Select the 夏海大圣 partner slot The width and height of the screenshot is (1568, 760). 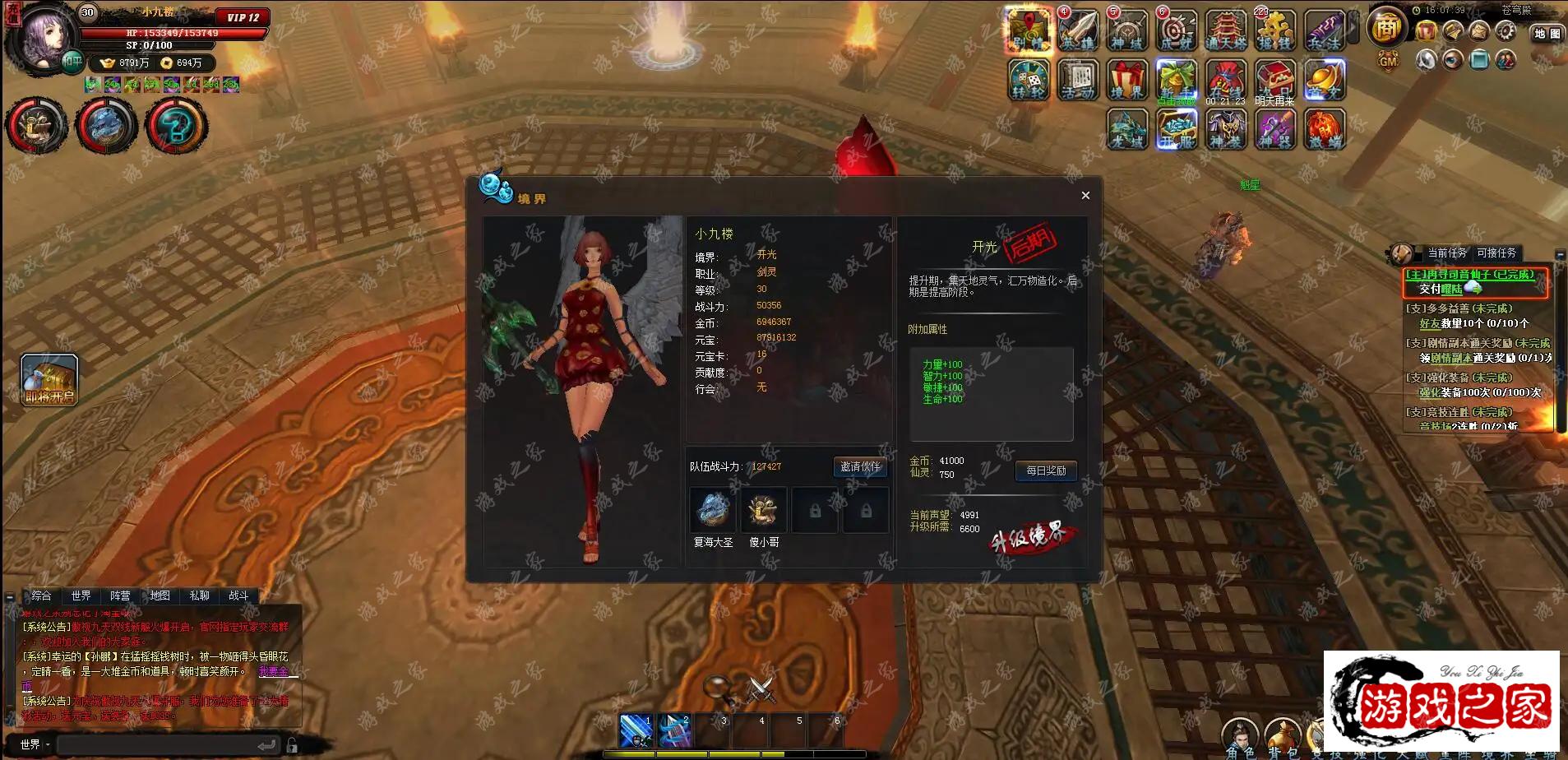tap(712, 510)
